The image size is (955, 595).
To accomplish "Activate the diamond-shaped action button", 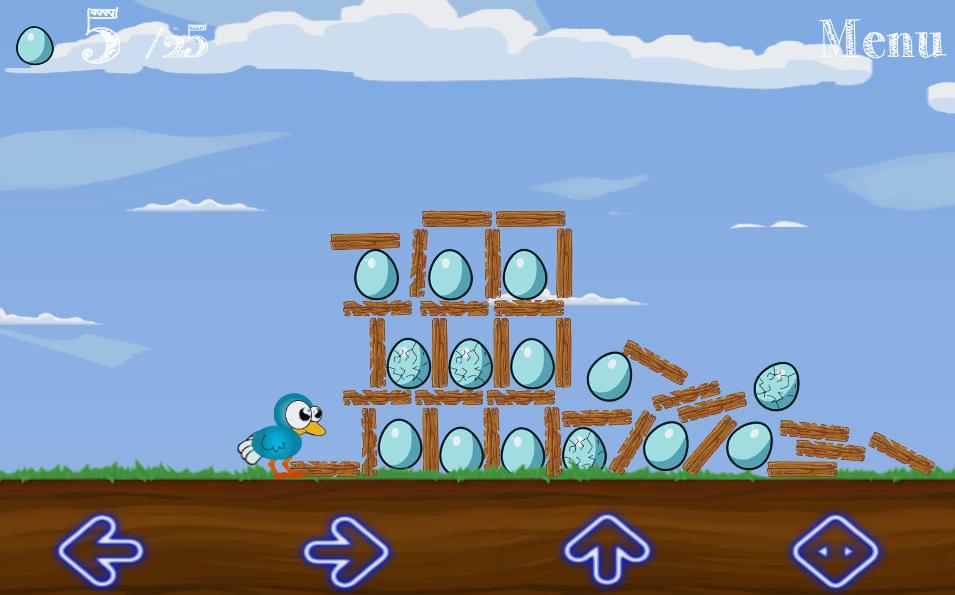I will (835, 550).
